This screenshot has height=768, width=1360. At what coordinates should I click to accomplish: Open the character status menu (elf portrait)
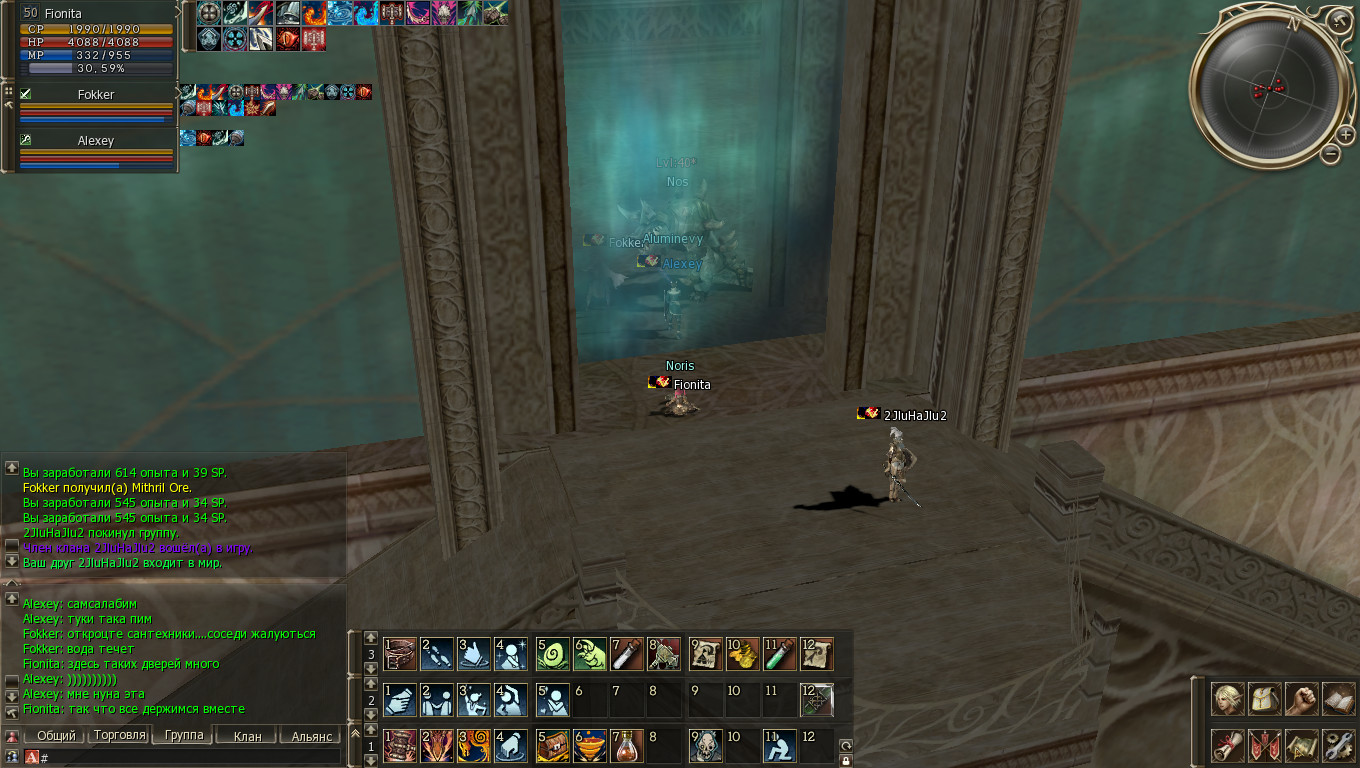coord(1227,698)
